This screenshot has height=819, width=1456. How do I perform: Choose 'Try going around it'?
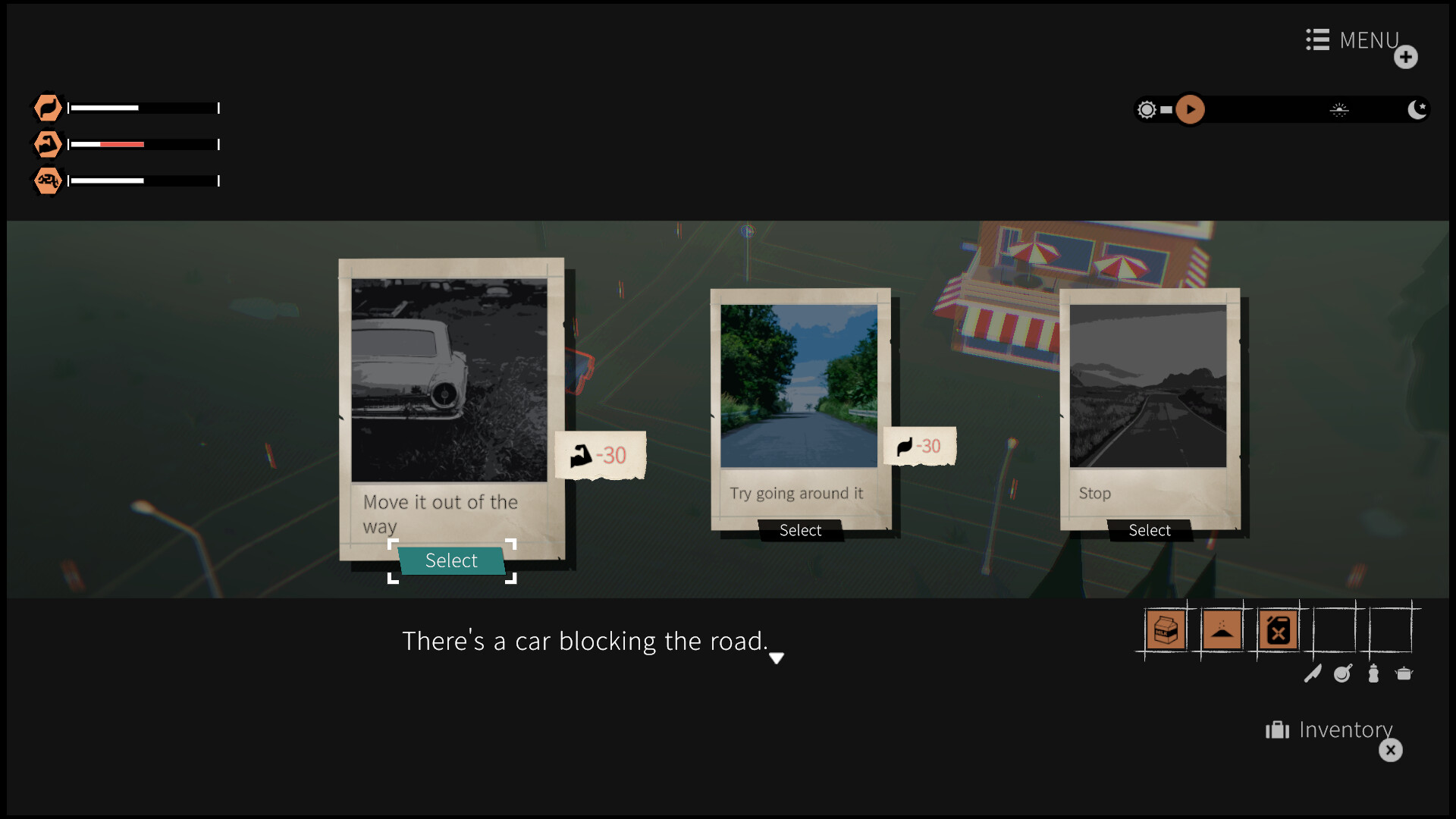[x=799, y=530]
